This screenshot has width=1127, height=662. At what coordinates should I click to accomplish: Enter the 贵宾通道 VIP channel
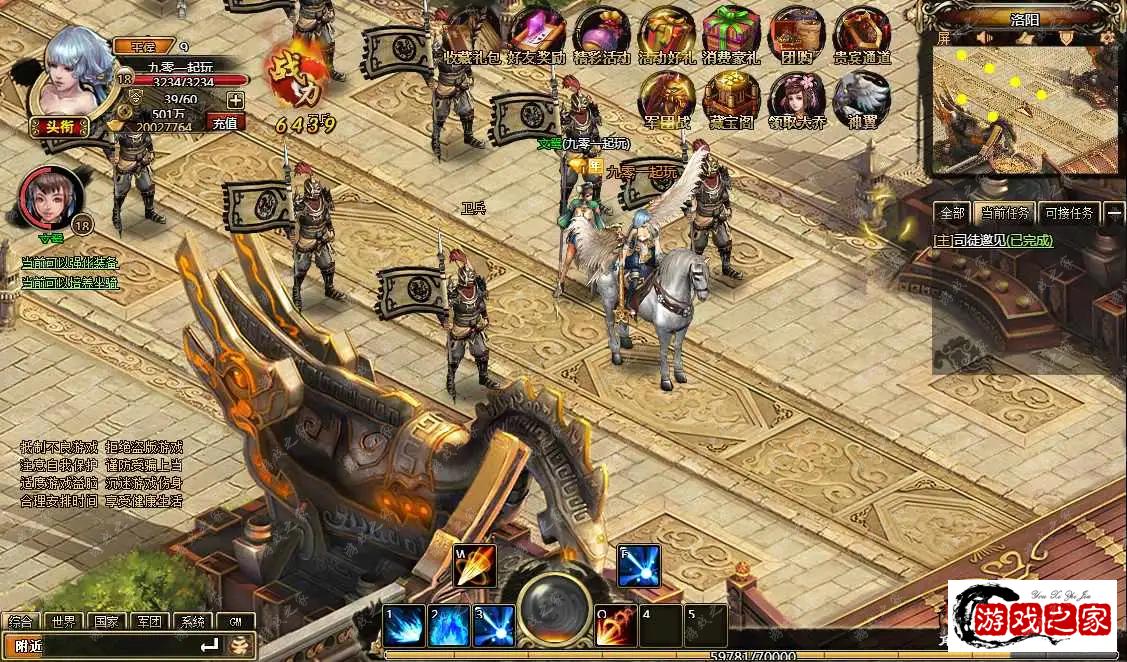point(862,34)
